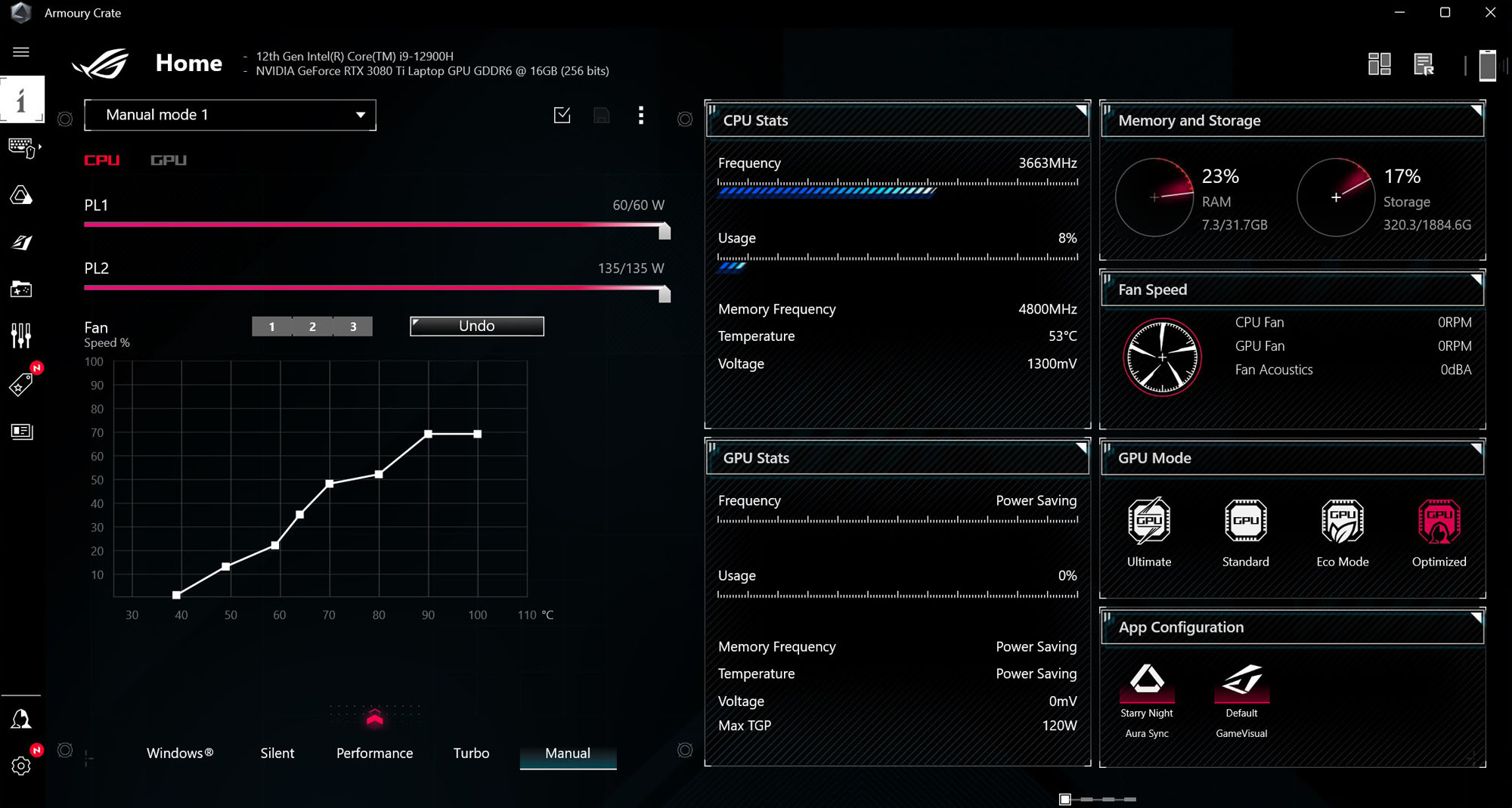Open the hamburger menu top left
This screenshot has height=808, width=1512.
(21, 51)
